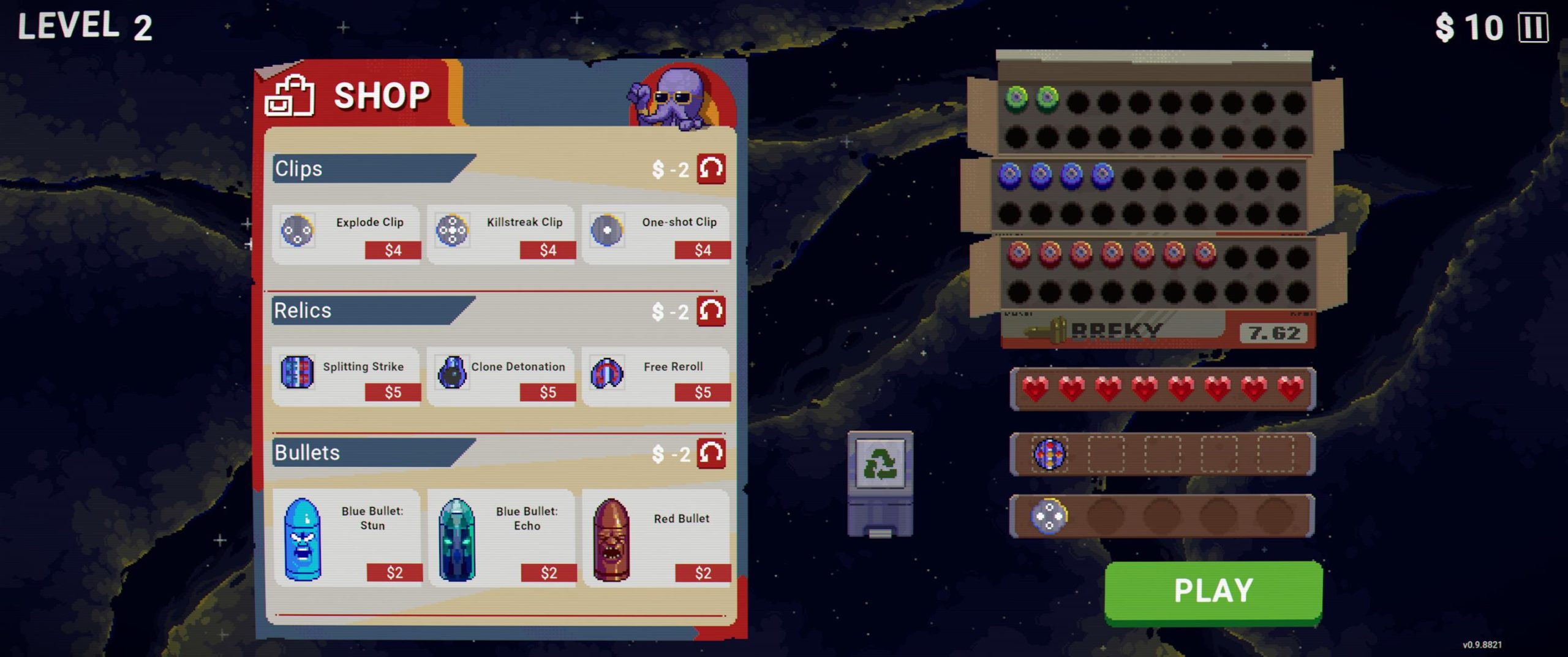The height and width of the screenshot is (657, 1568).
Task: Reroll the Clips shop row
Action: coord(711,169)
